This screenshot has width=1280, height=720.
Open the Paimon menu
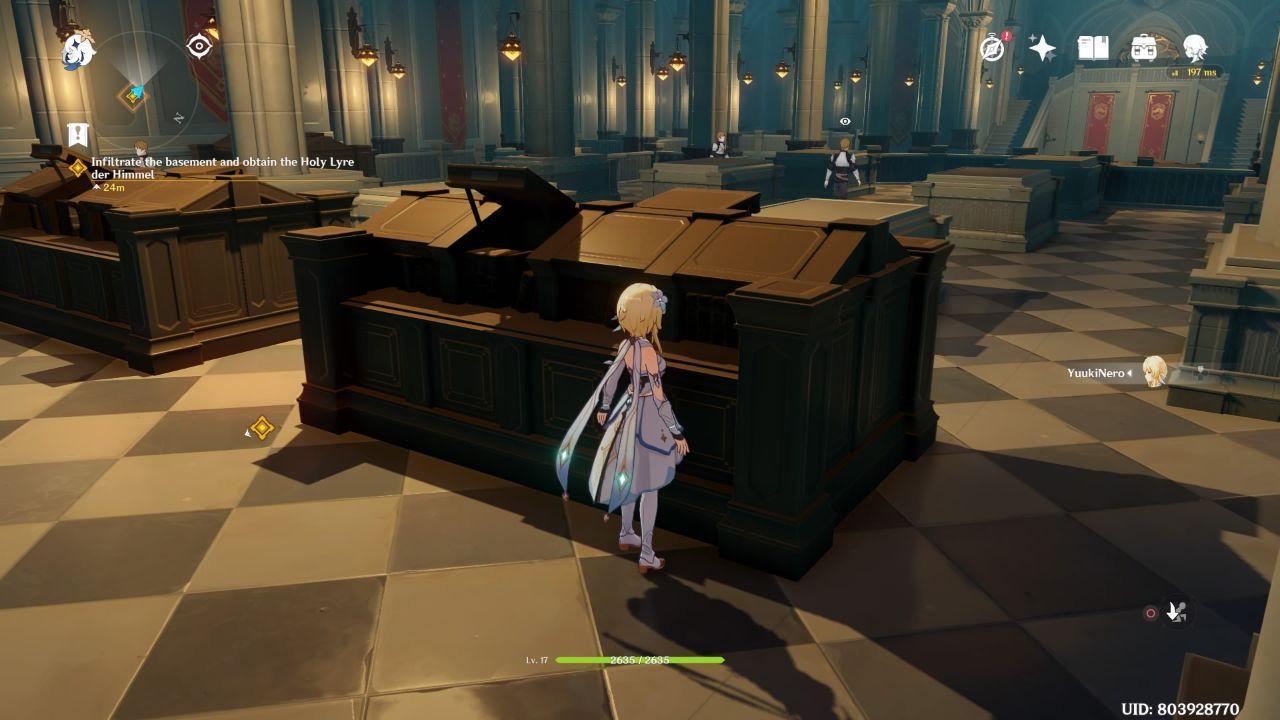click(78, 50)
